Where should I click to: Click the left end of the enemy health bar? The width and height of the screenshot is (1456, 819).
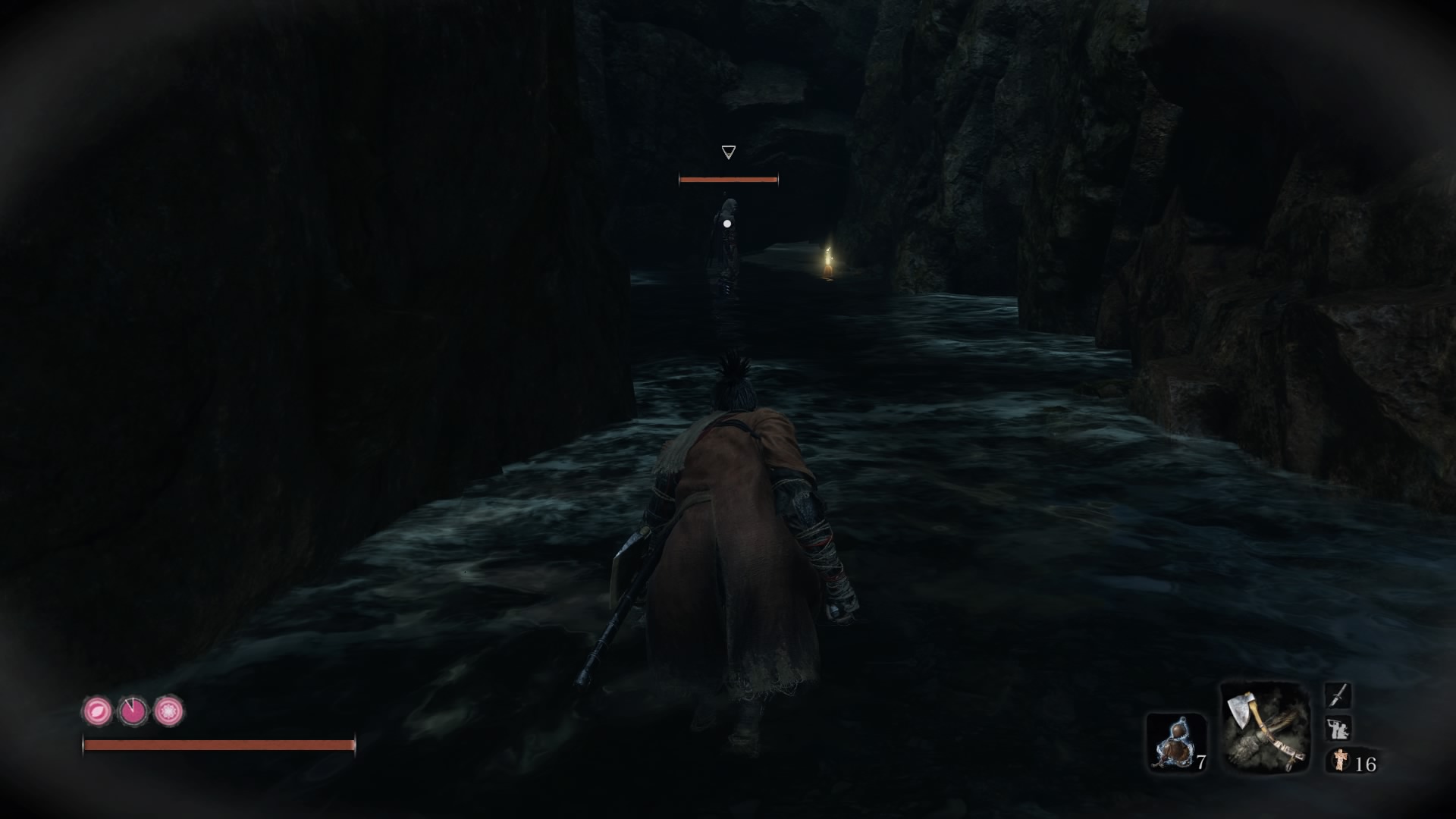tap(681, 180)
